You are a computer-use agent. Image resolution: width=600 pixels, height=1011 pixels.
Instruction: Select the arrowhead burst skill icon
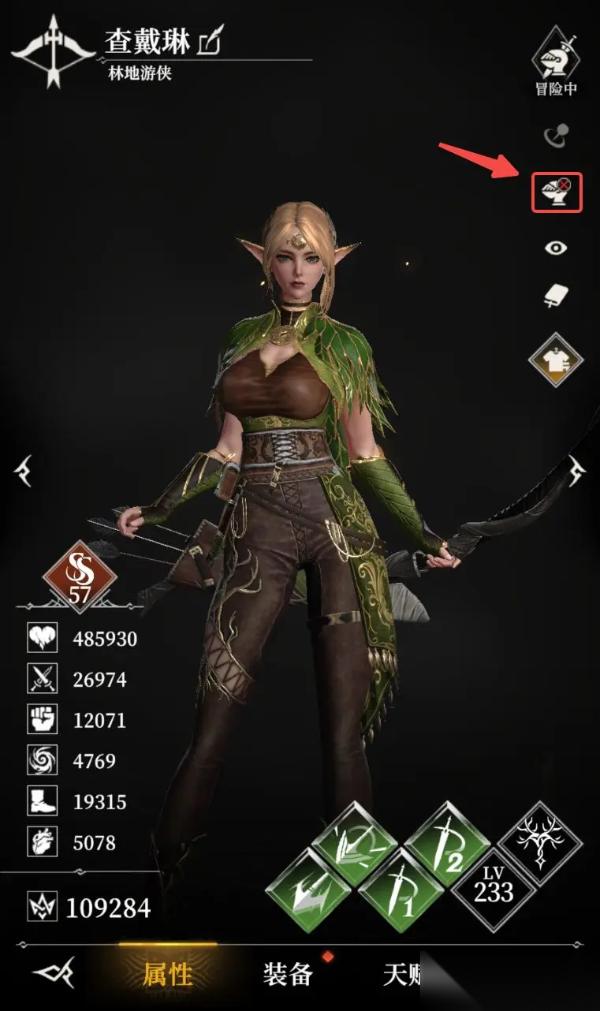(x=304, y=886)
